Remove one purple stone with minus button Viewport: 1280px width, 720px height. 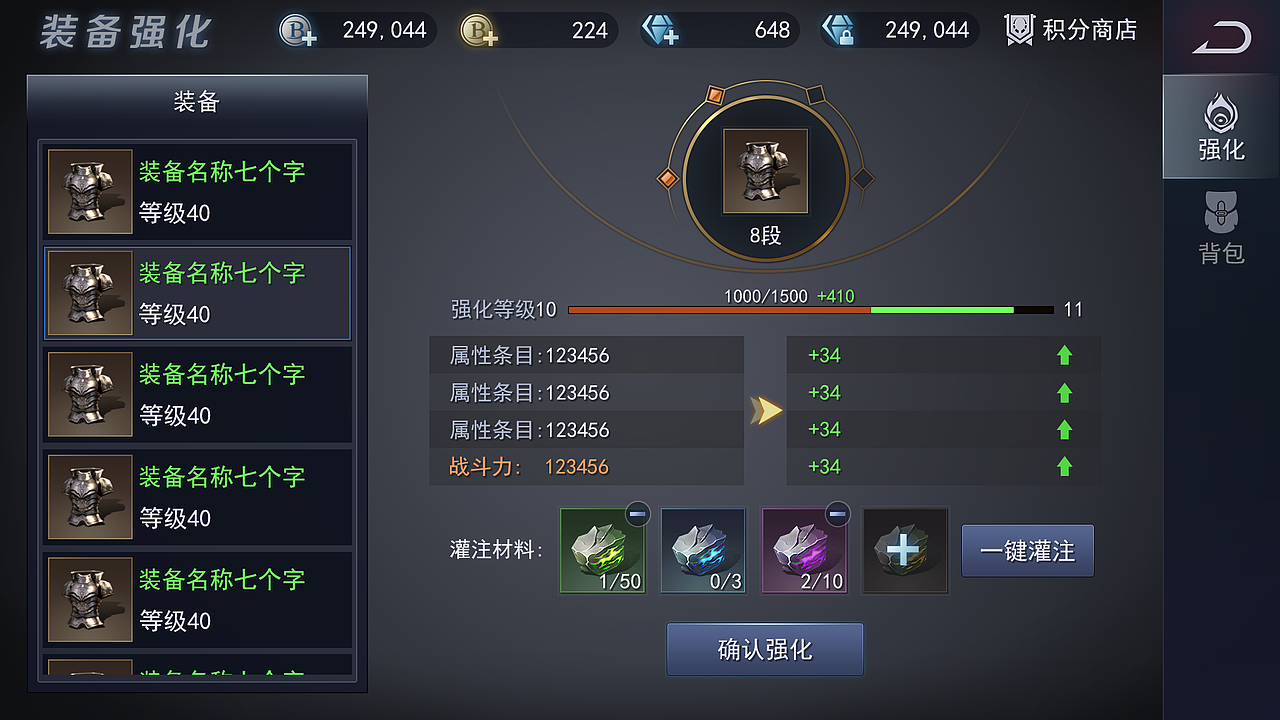838,514
